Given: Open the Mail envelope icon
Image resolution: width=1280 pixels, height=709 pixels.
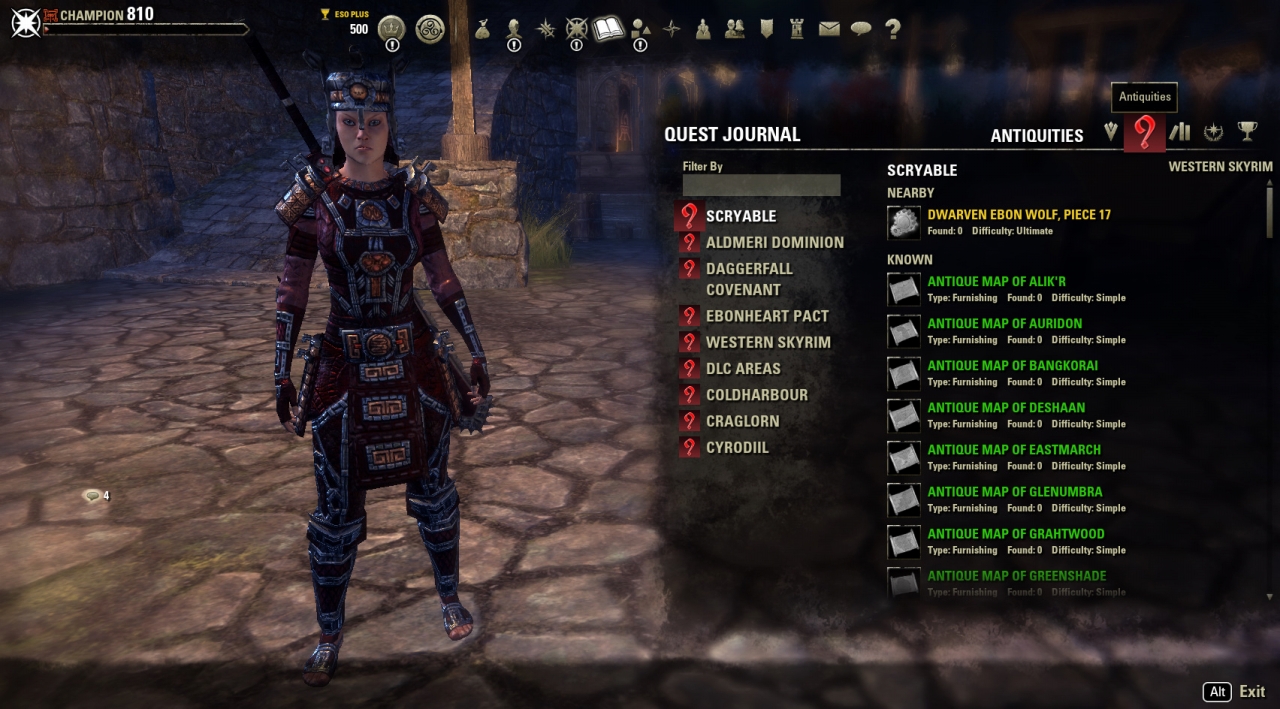Looking at the screenshot, I should pos(829,29).
